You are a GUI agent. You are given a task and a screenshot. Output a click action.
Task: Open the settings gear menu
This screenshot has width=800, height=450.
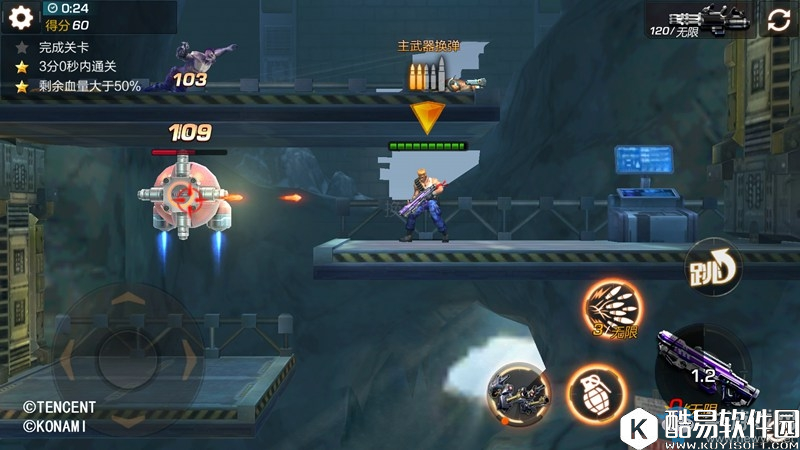(x=21, y=18)
